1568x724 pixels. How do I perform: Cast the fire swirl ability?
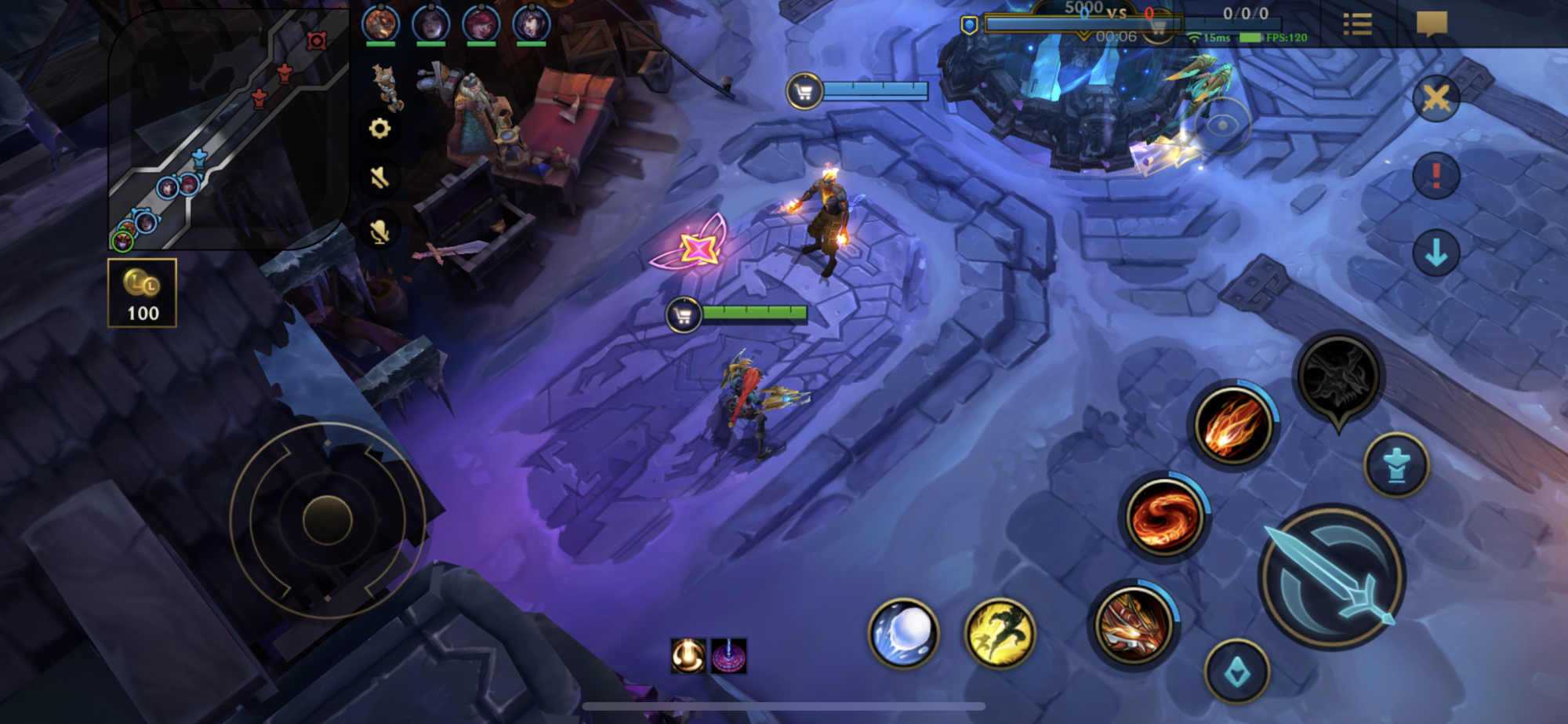click(1164, 517)
